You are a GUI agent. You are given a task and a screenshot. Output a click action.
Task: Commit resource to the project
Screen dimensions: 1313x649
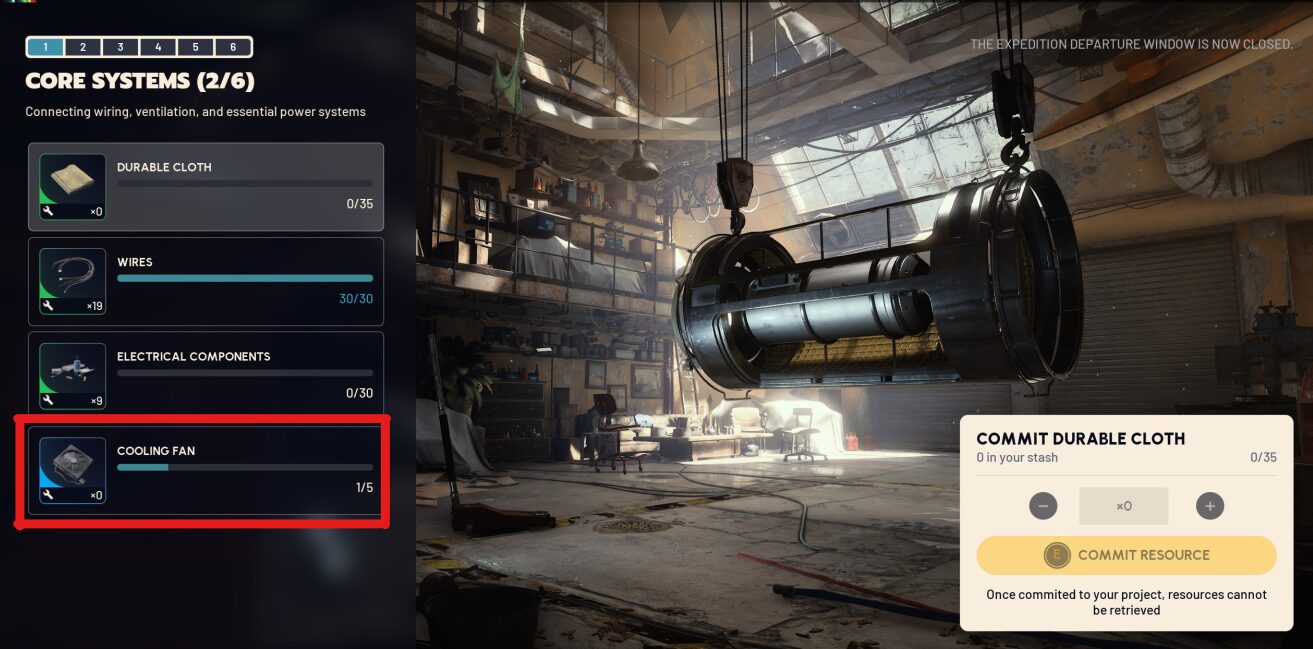[x=1127, y=555]
